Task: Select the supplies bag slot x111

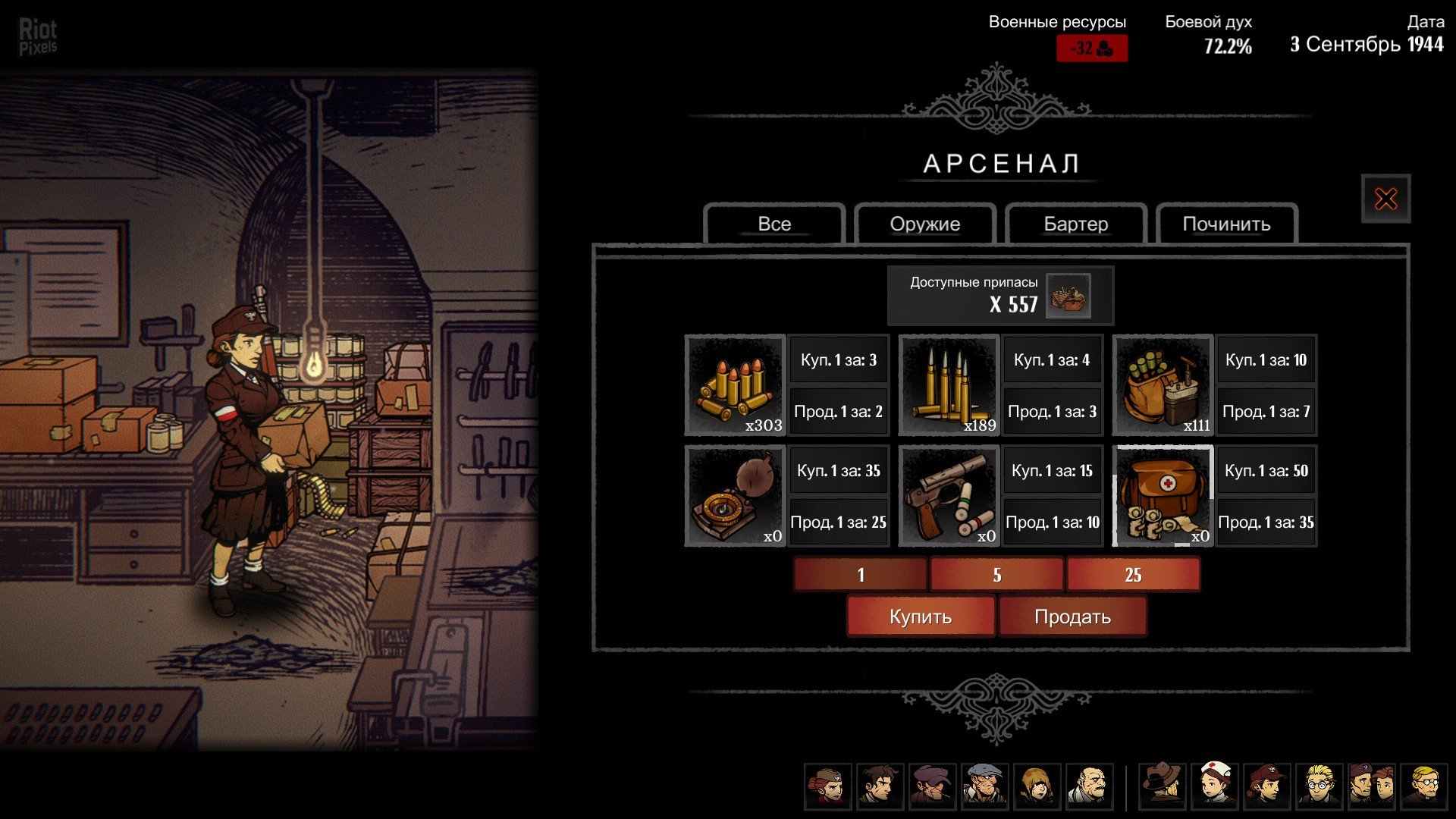Action: 1163,385
